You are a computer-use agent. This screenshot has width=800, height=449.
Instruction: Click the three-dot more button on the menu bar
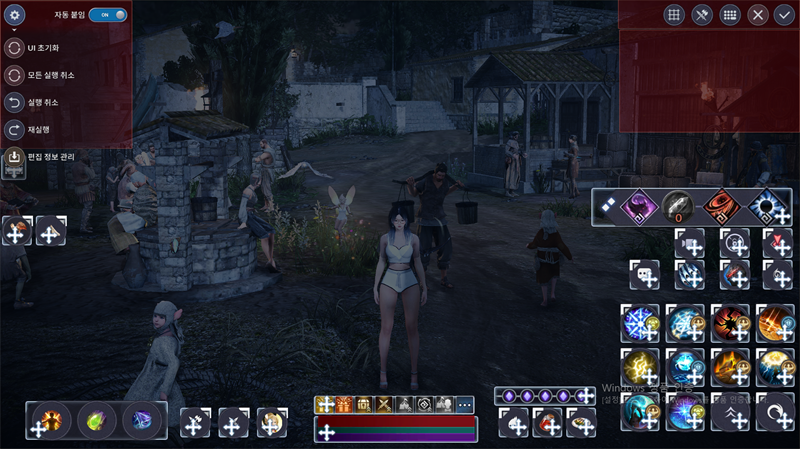coord(465,404)
